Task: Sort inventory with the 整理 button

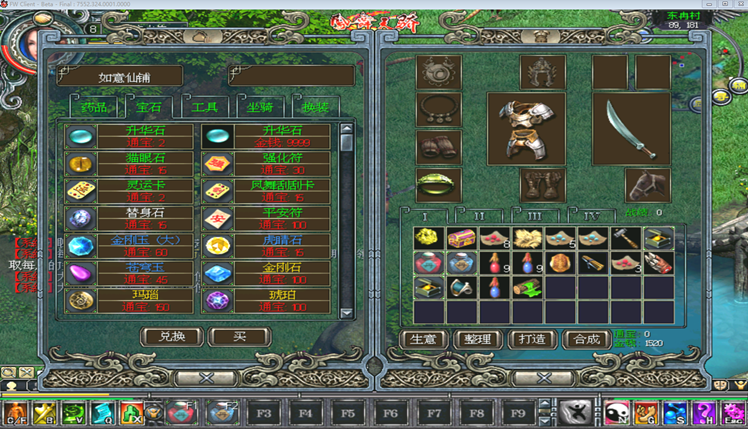Action: 477,339
